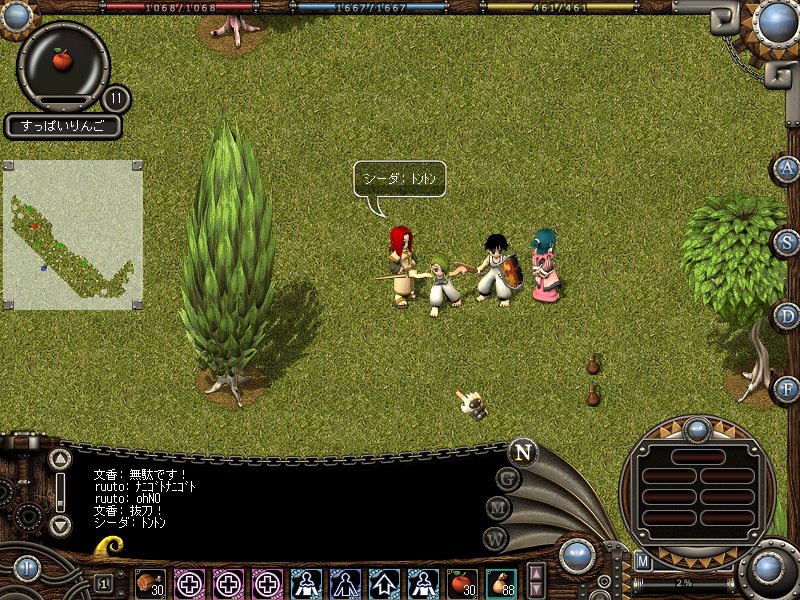Open the minimap panel
Screen dimensions: 800x600
click(72, 234)
